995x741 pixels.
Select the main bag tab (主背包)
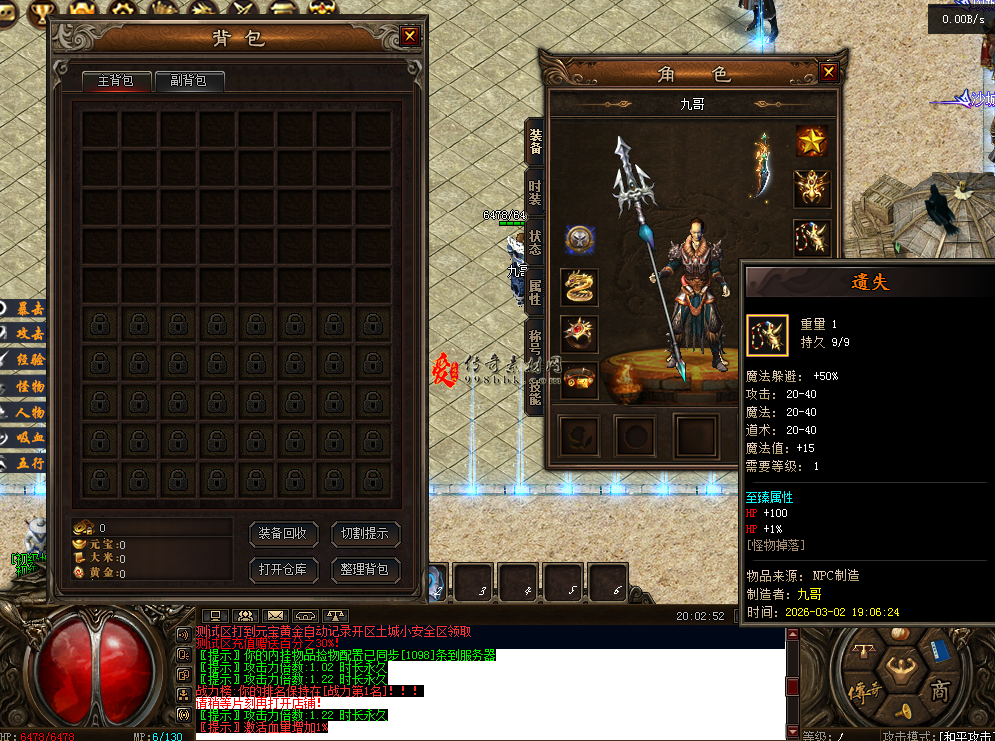[x=115, y=81]
